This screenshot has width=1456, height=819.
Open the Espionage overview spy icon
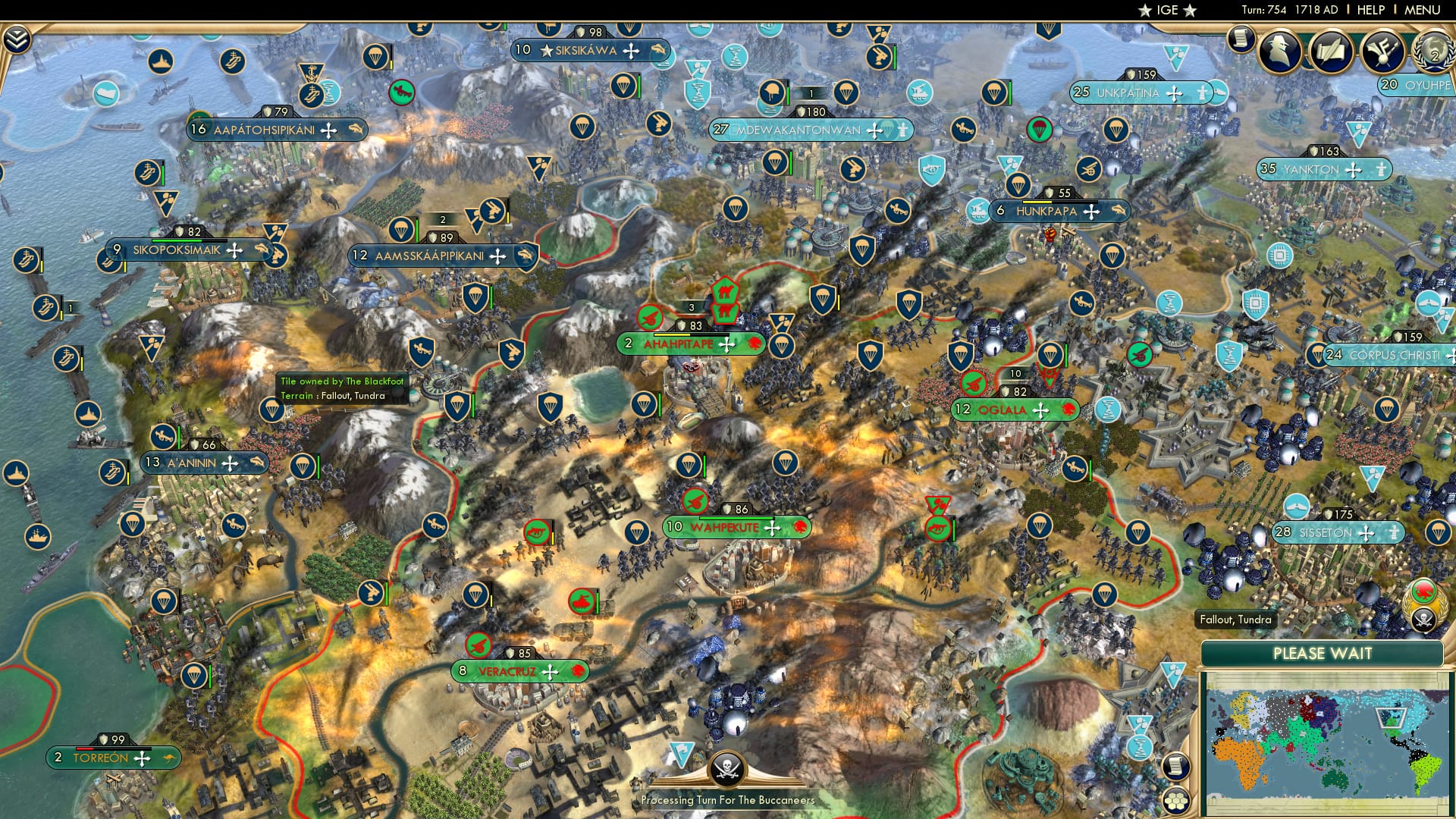[x=1279, y=52]
